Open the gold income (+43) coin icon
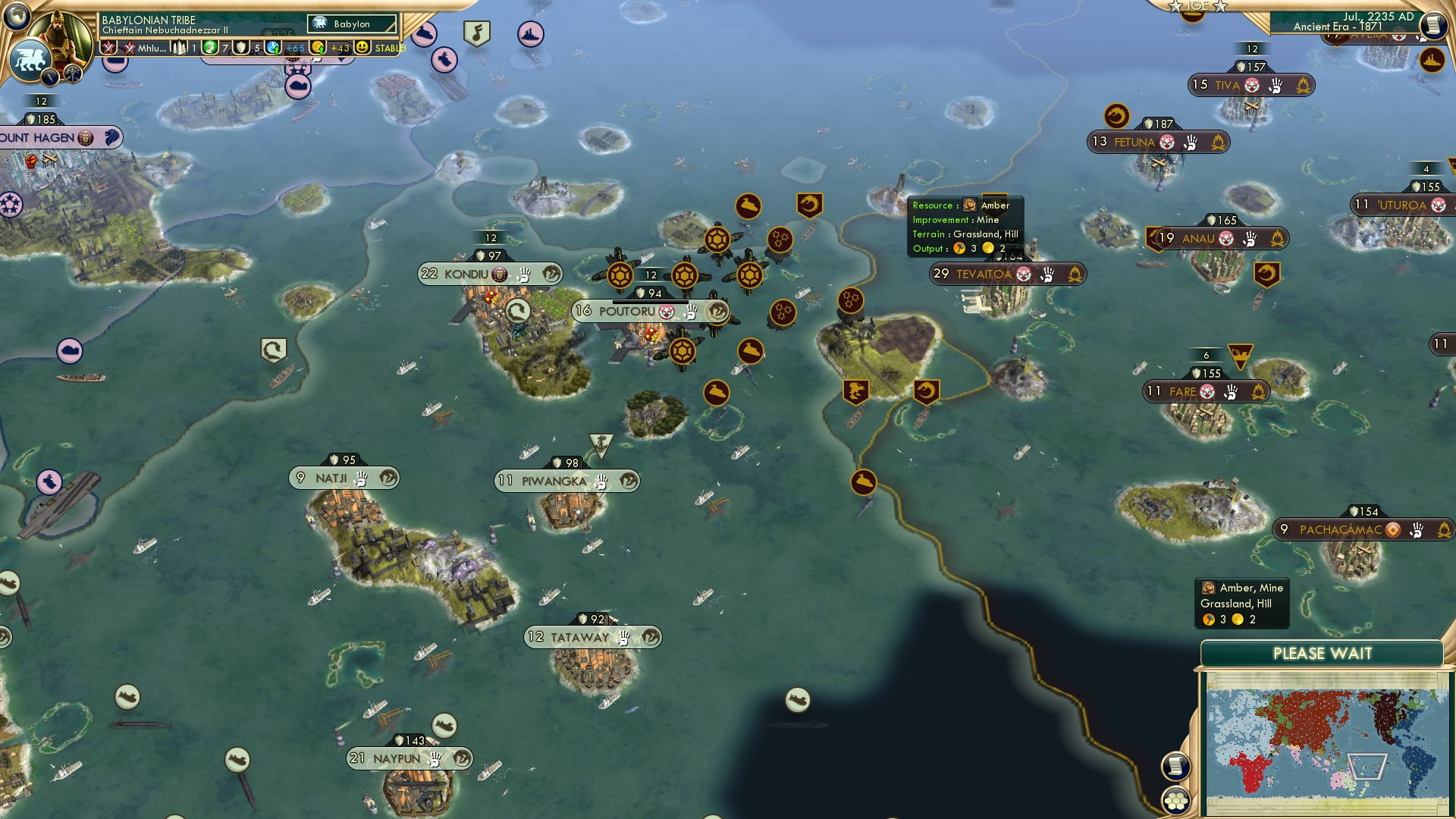Viewport: 1456px width, 819px height. [318, 48]
